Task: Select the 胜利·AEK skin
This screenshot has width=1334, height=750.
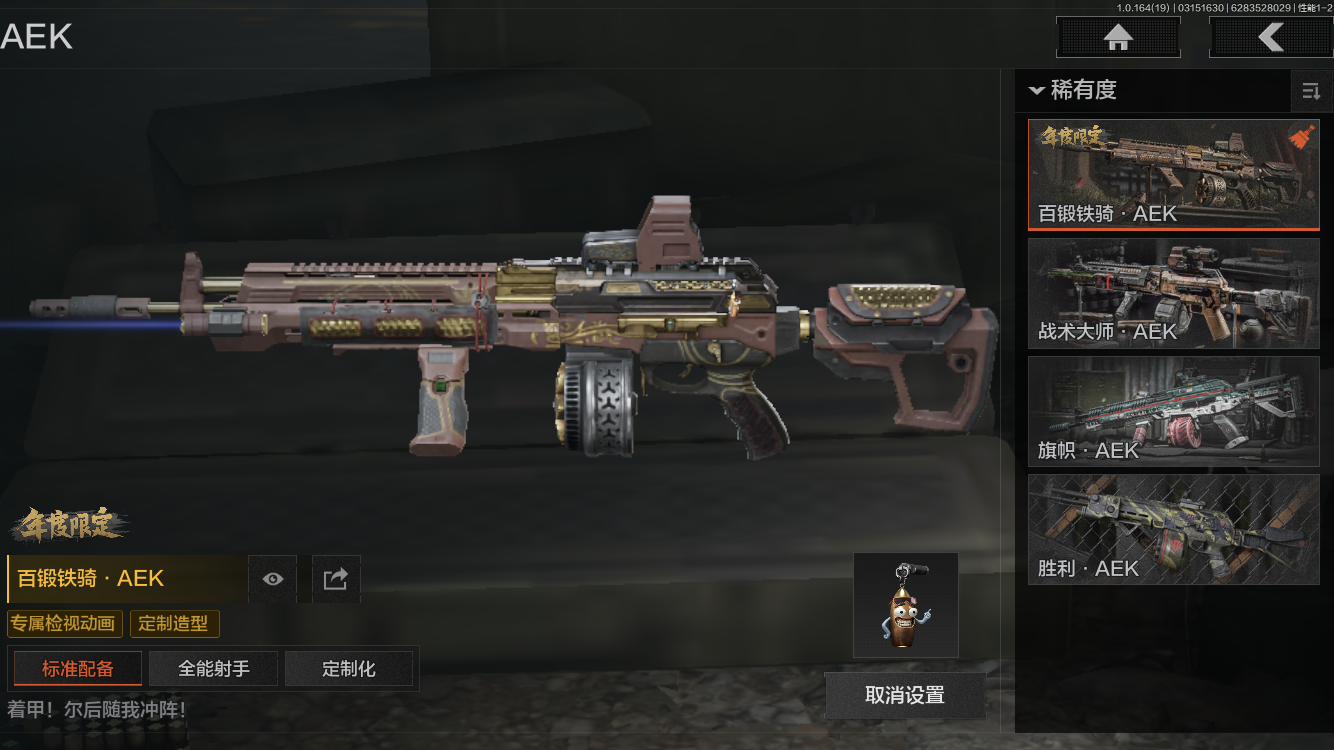Action: (1173, 529)
